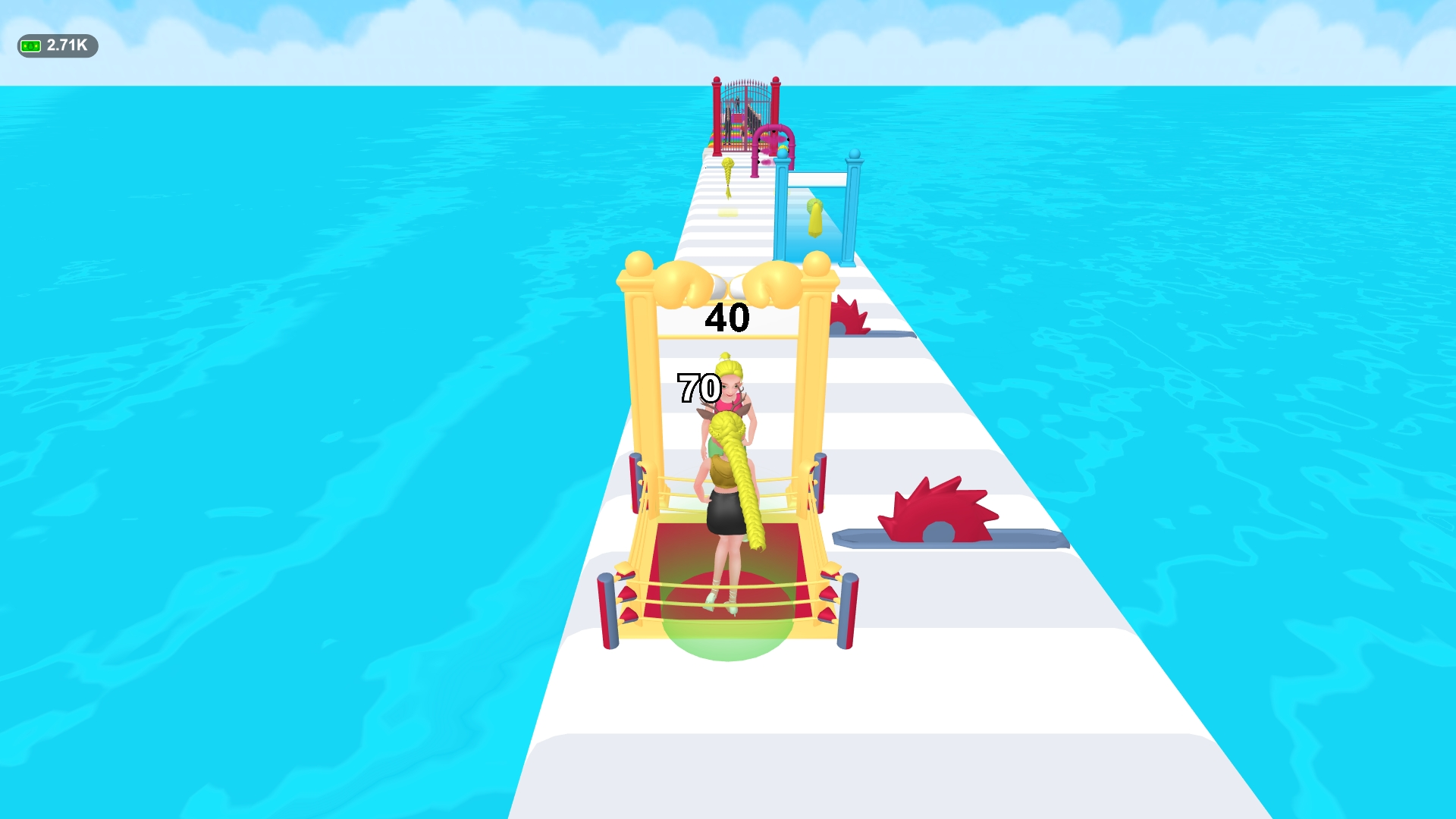Tap the number 40 above the gloves
Image resolution: width=1456 pixels, height=819 pixels.
pyautogui.click(x=726, y=317)
